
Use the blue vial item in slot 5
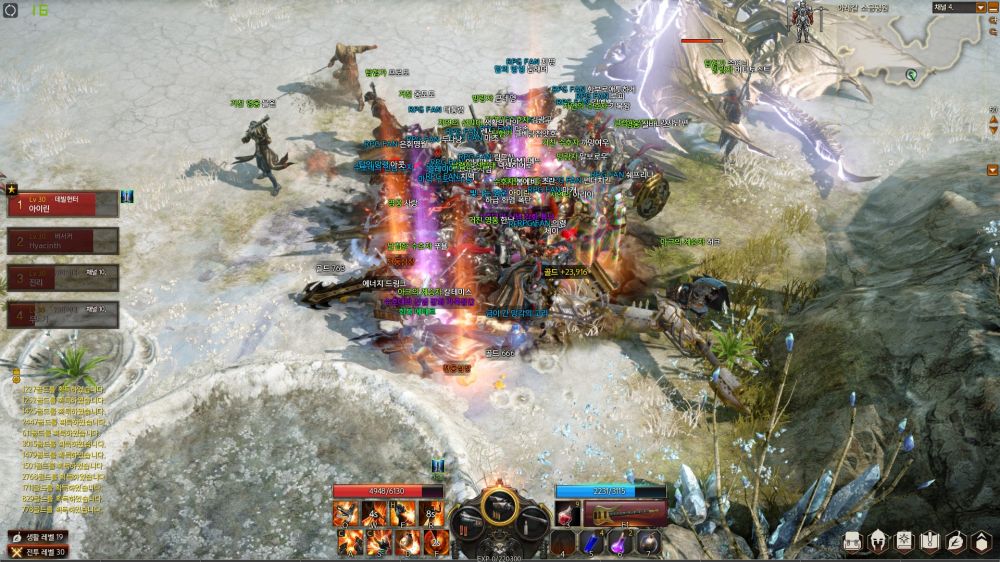590,541
